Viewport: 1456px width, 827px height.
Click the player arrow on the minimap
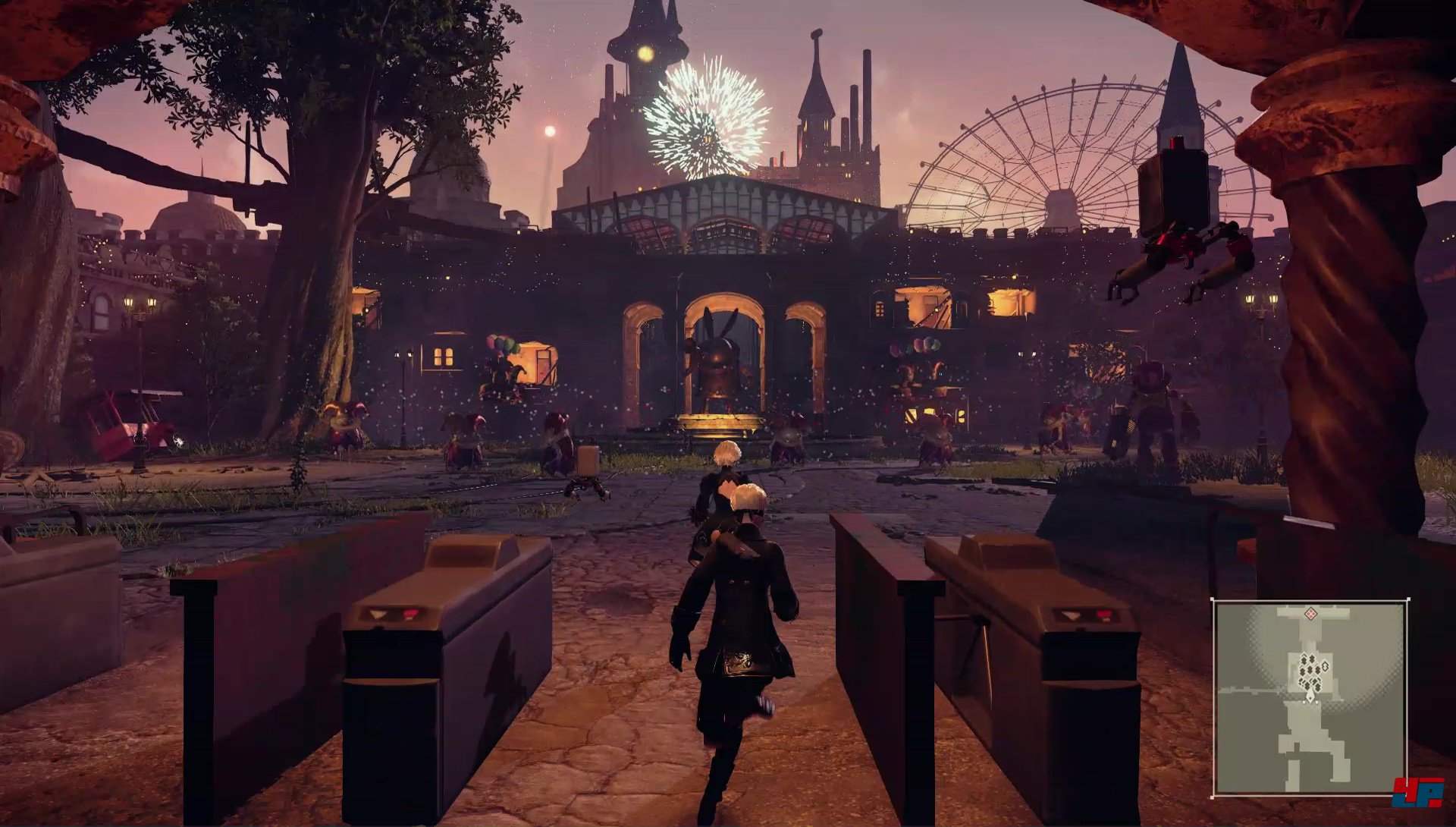click(x=1310, y=696)
